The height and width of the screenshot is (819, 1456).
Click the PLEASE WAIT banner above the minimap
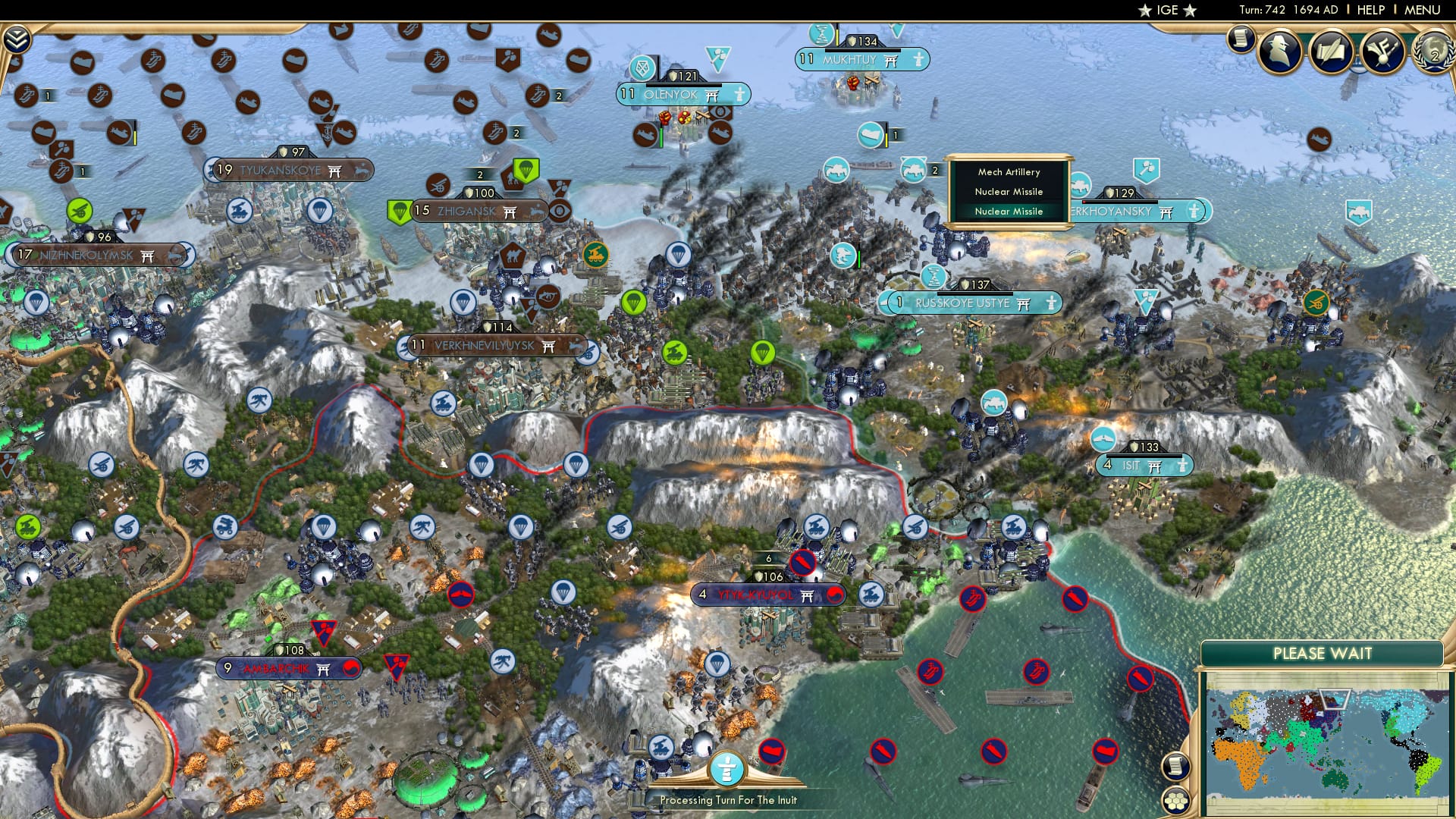click(1323, 653)
